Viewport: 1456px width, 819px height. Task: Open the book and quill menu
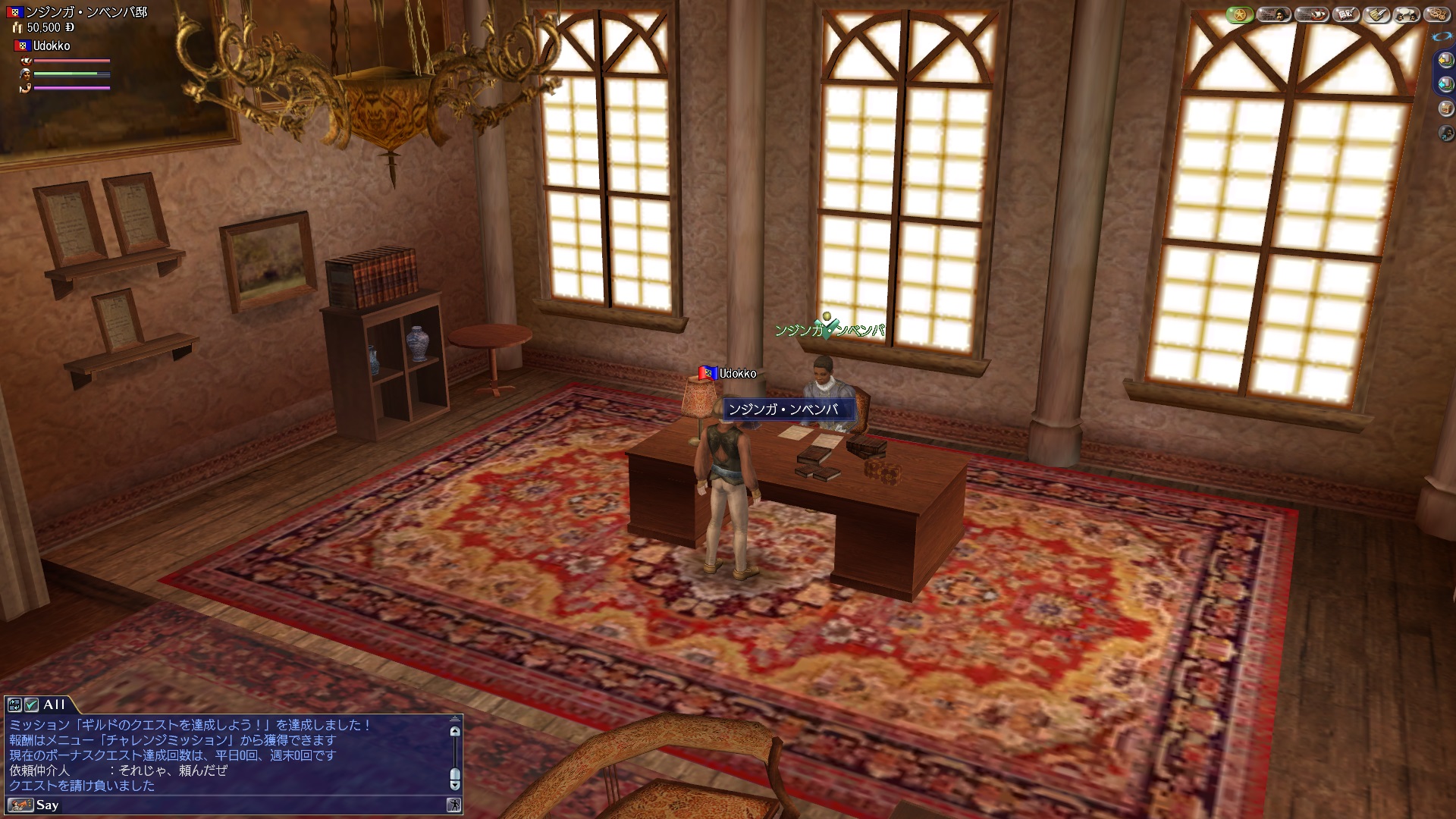pyautogui.click(x=1346, y=14)
